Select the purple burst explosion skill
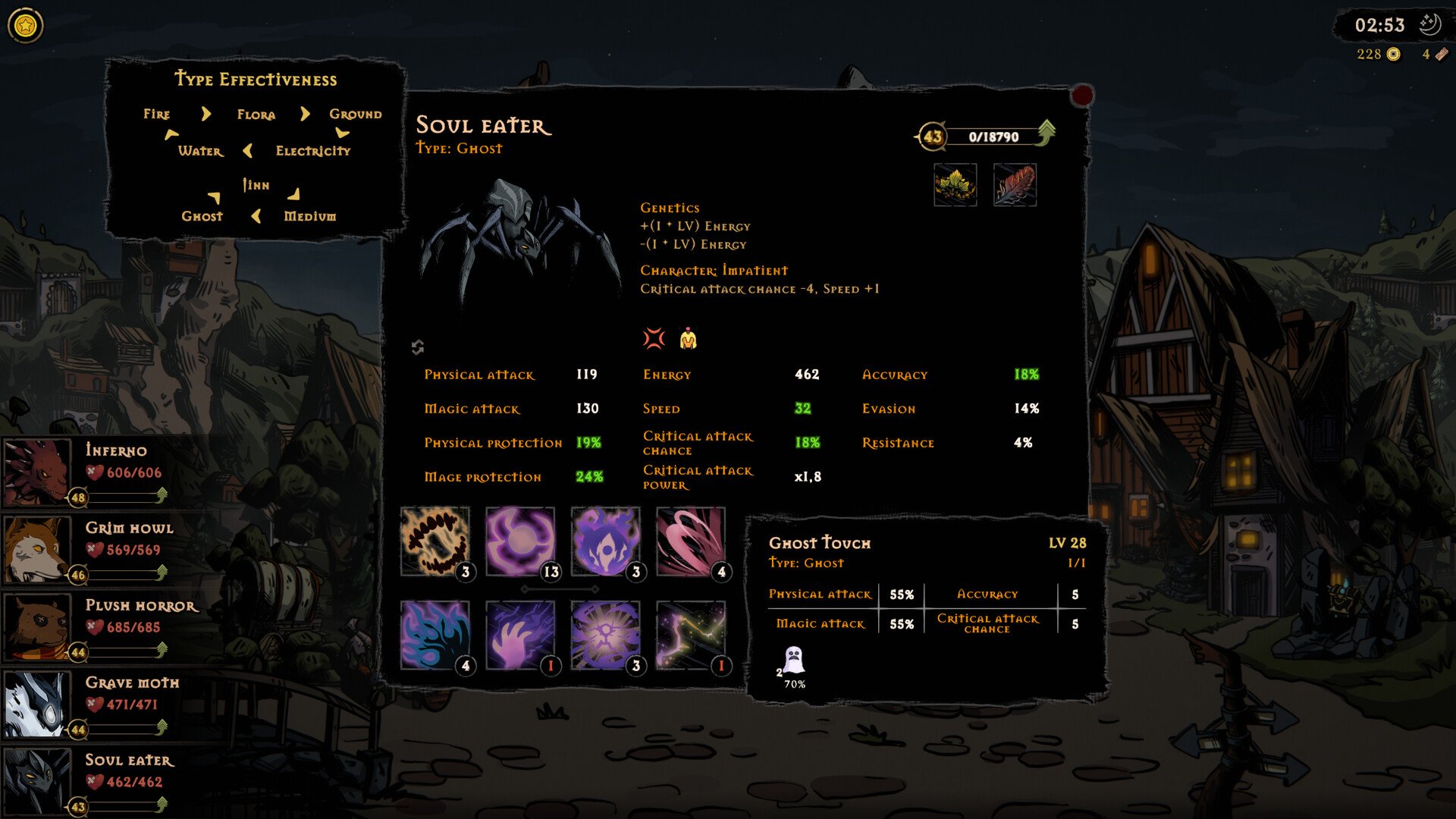Image resolution: width=1456 pixels, height=819 pixels. click(x=605, y=635)
